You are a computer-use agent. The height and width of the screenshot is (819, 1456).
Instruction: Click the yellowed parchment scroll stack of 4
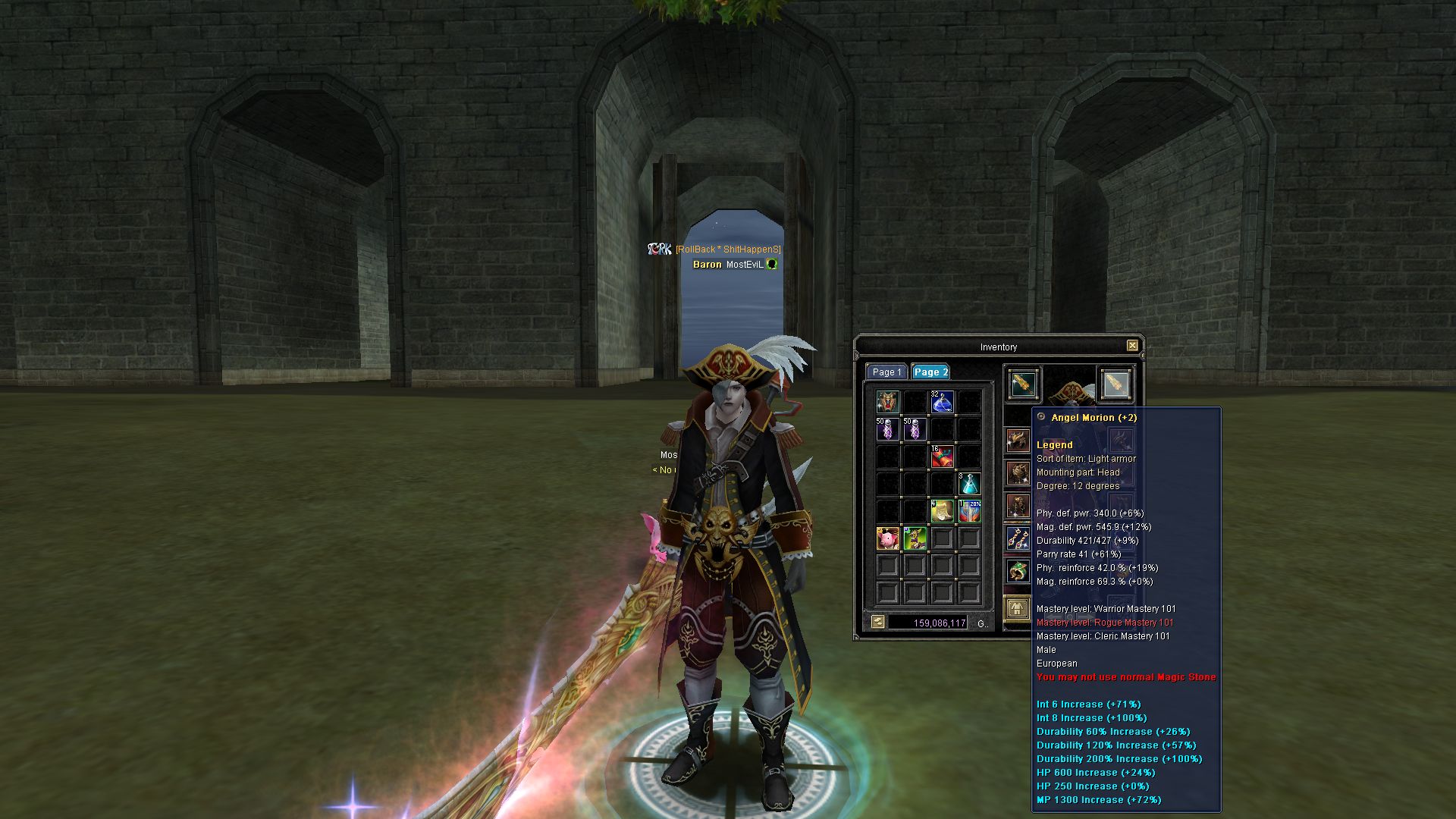(942, 511)
